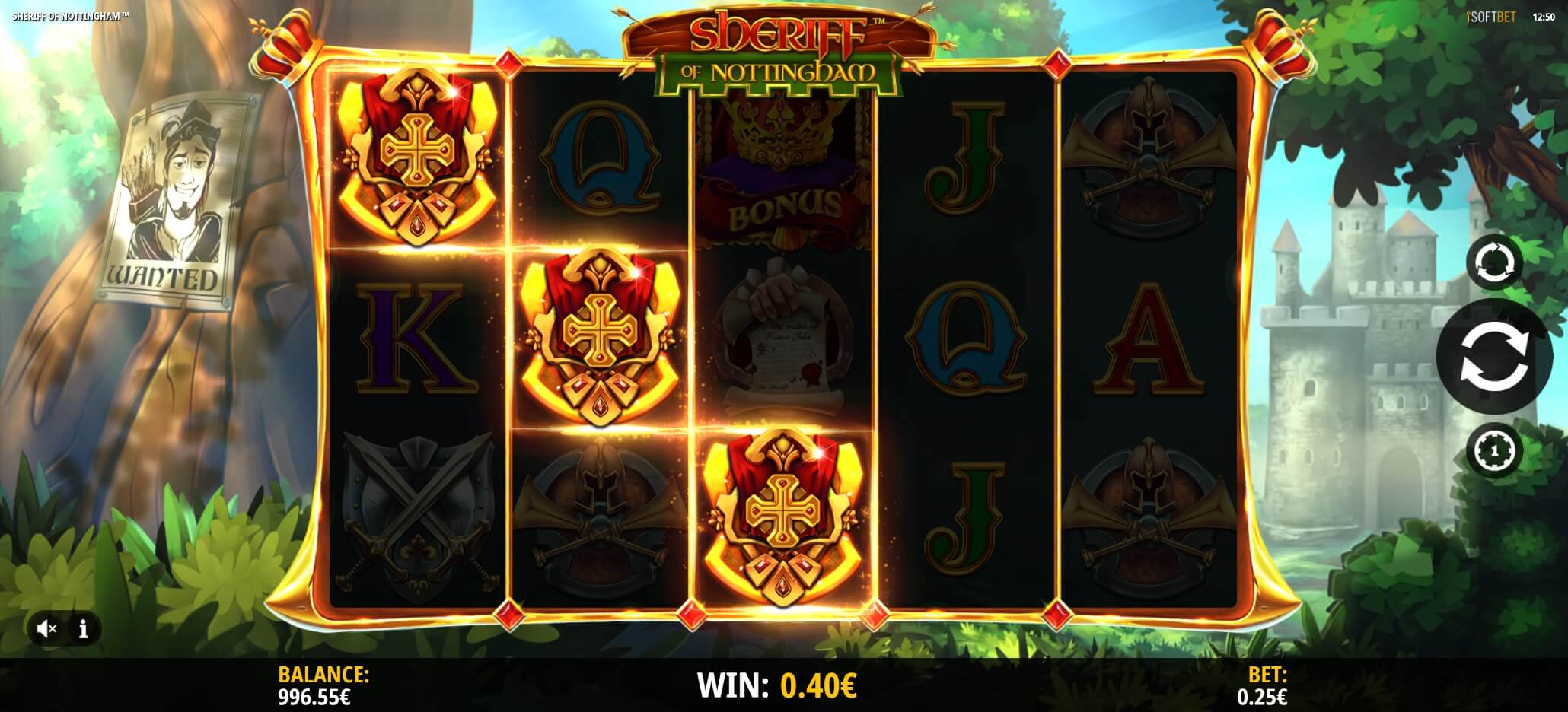Open the bet chip selector

(1493, 450)
